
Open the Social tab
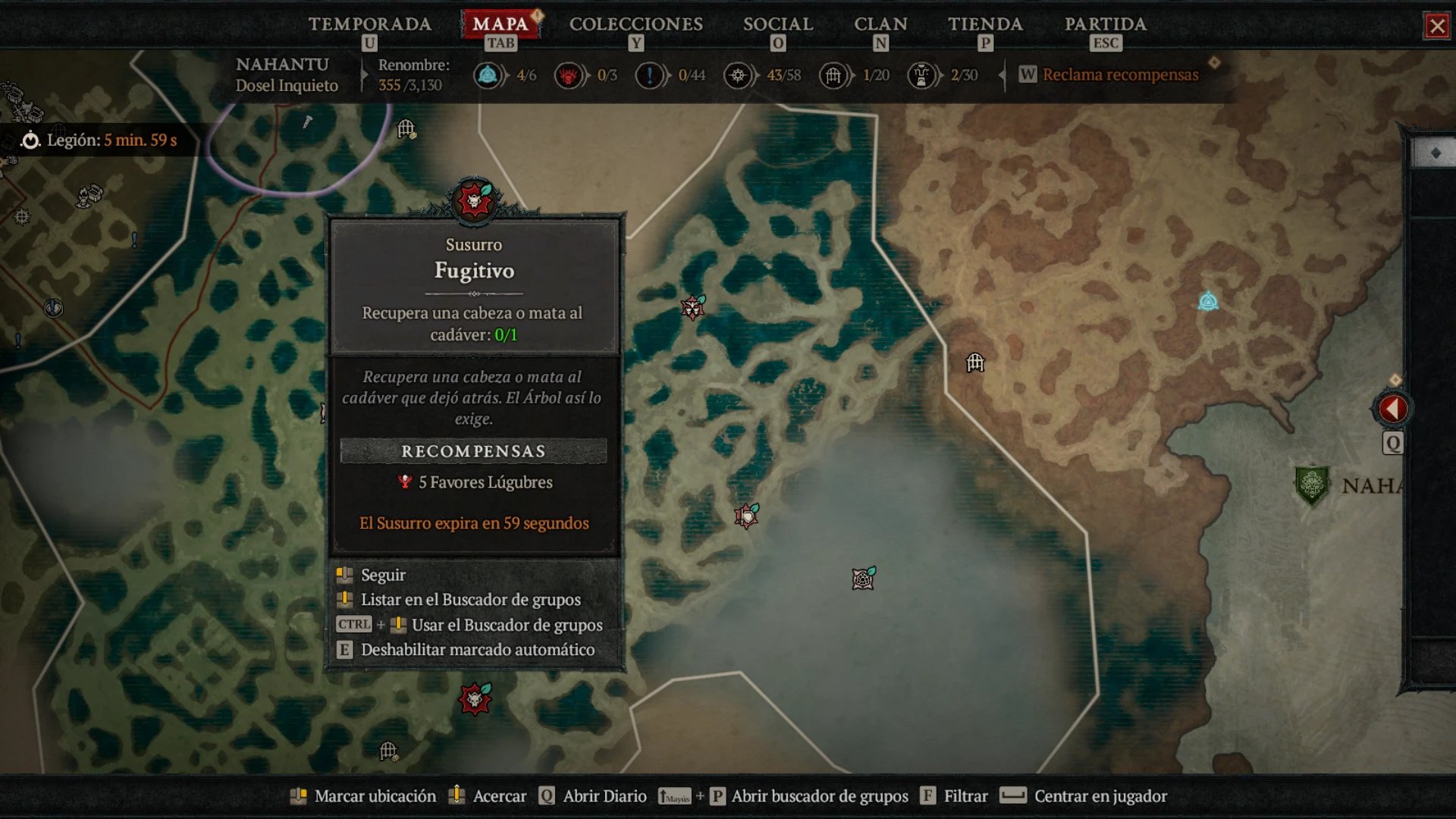pos(777,24)
